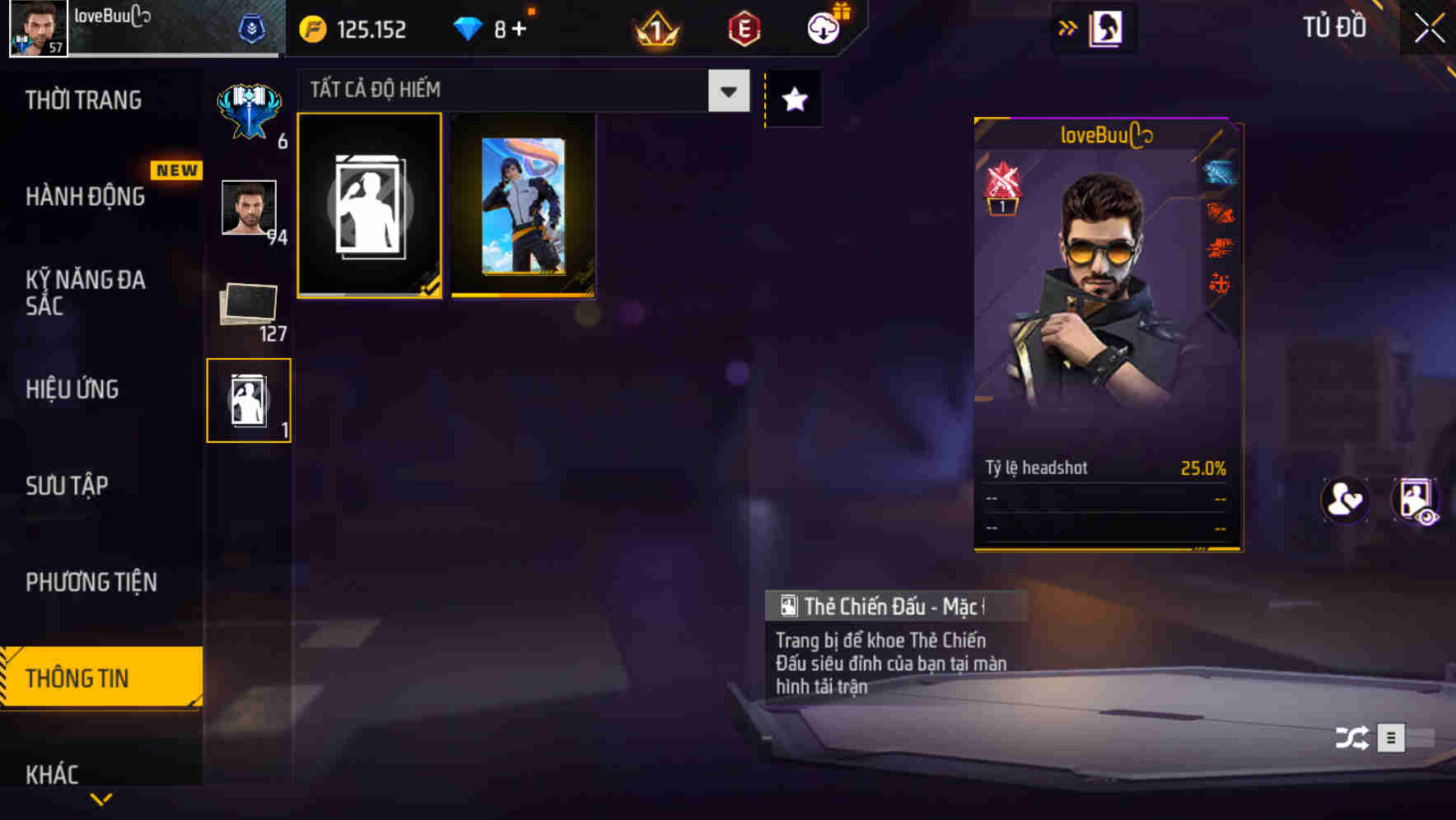Toggle the starred favorites filter beside rarity dropdown

click(x=793, y=99)
